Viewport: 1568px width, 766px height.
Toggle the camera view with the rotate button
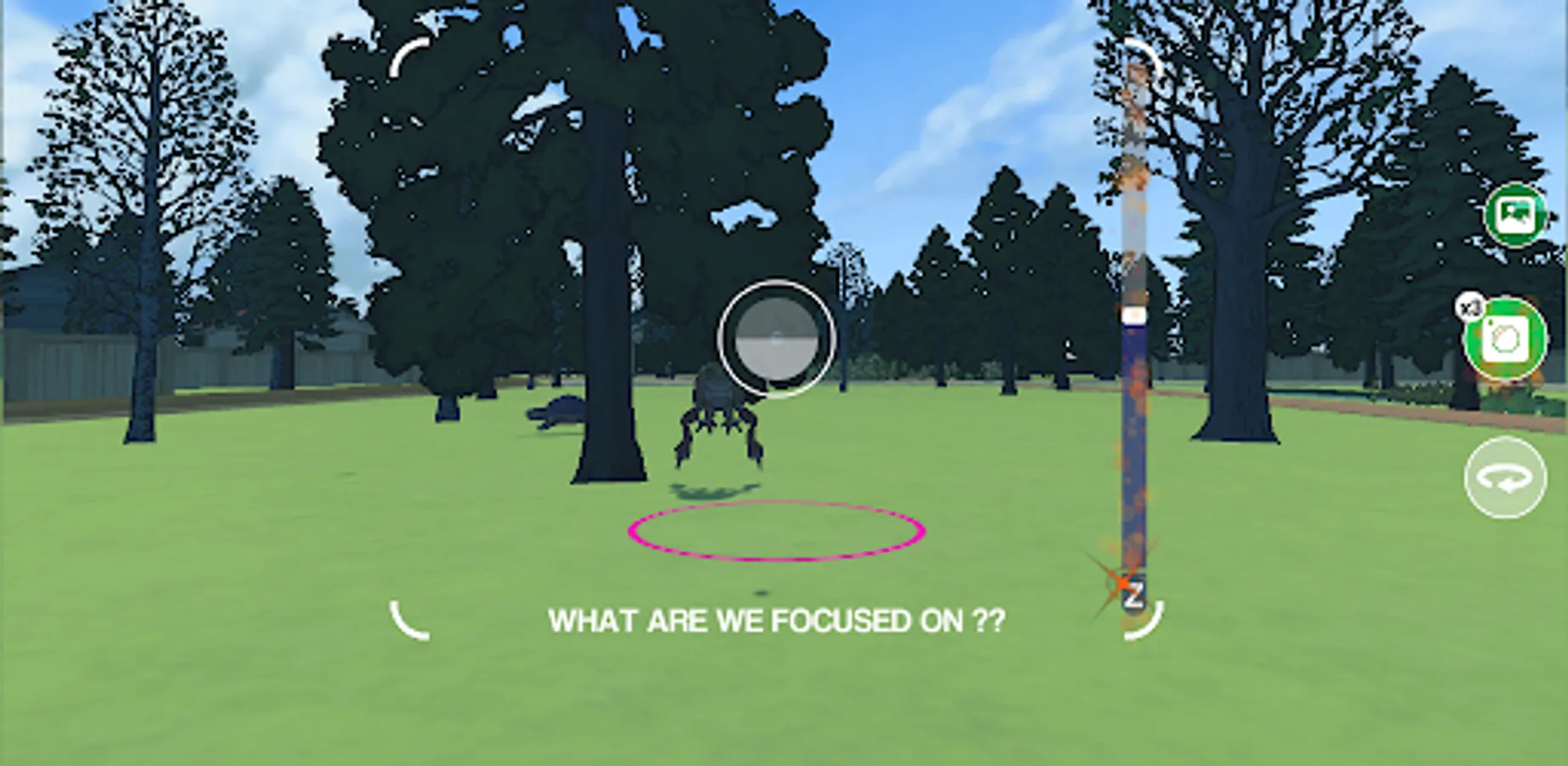1505,477
